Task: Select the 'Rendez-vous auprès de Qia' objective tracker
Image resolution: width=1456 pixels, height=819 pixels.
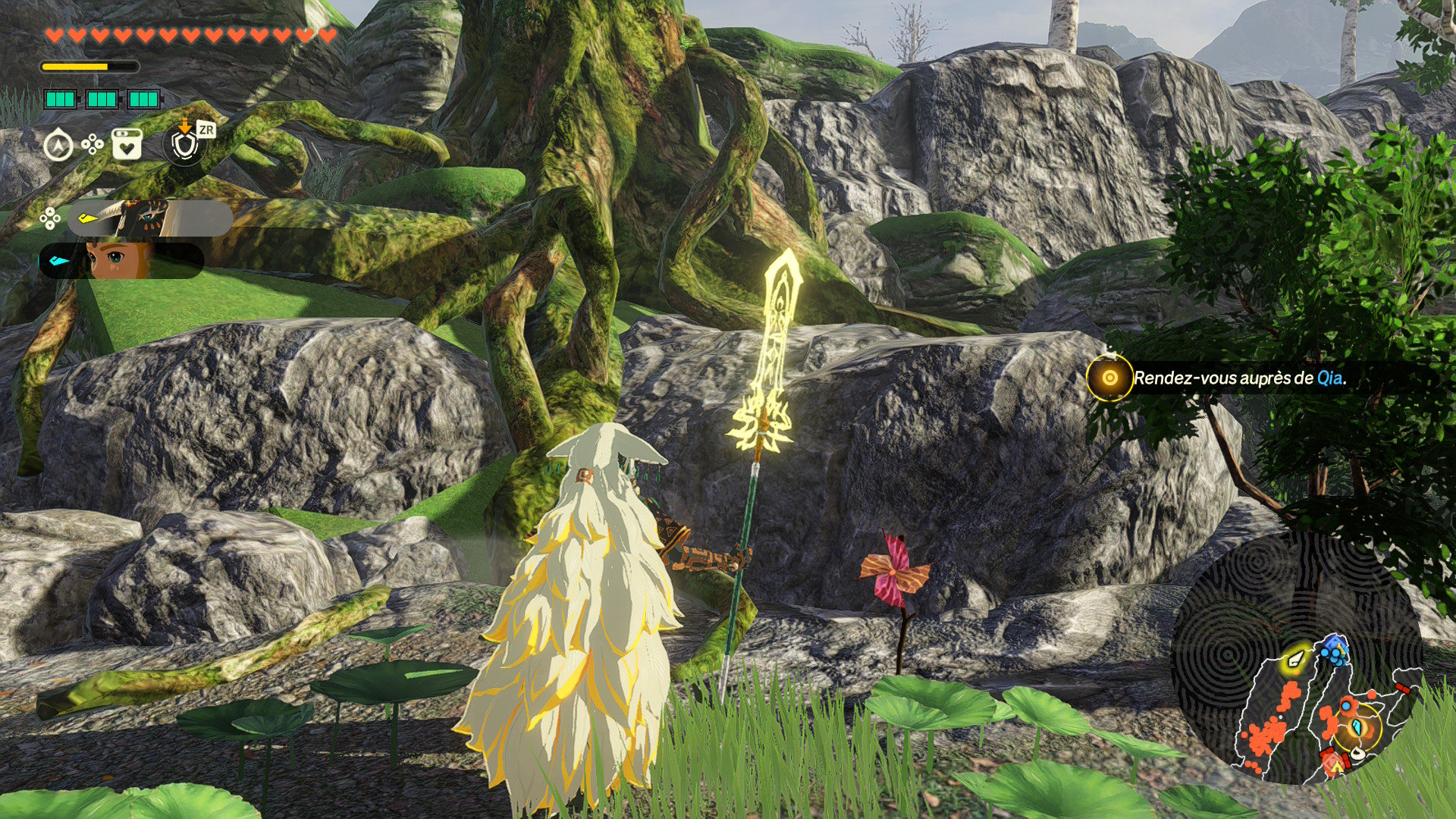Action: point(1239,378)
